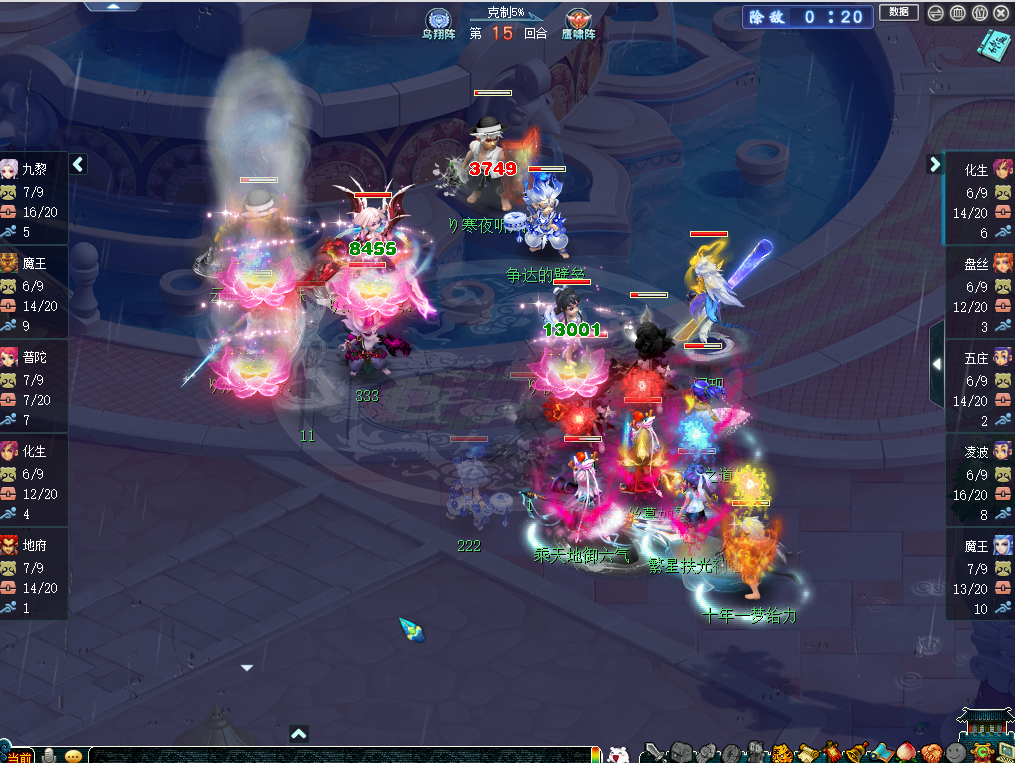Collapse the left team panel with its arrow
Viewport: 1015px width, 763px height.
coord(78,164)
